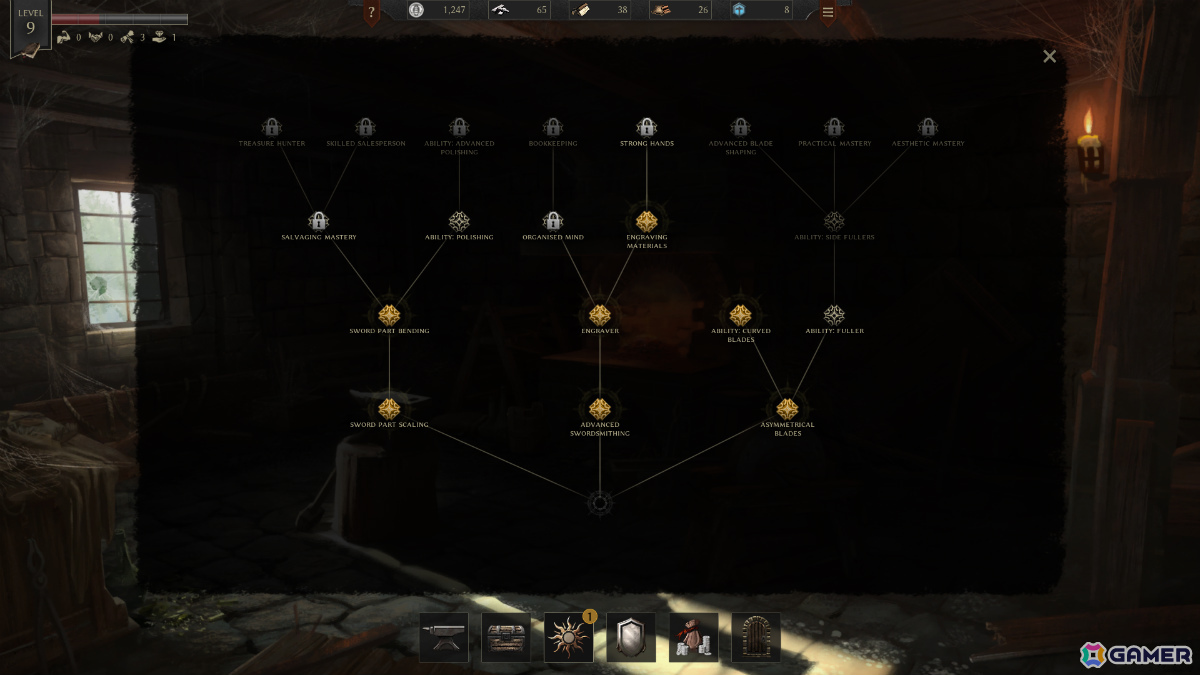This screenshot has height=675, width=1200.
Task: Click the locked Salvaging Mastery node
Action: coord(319,221)
